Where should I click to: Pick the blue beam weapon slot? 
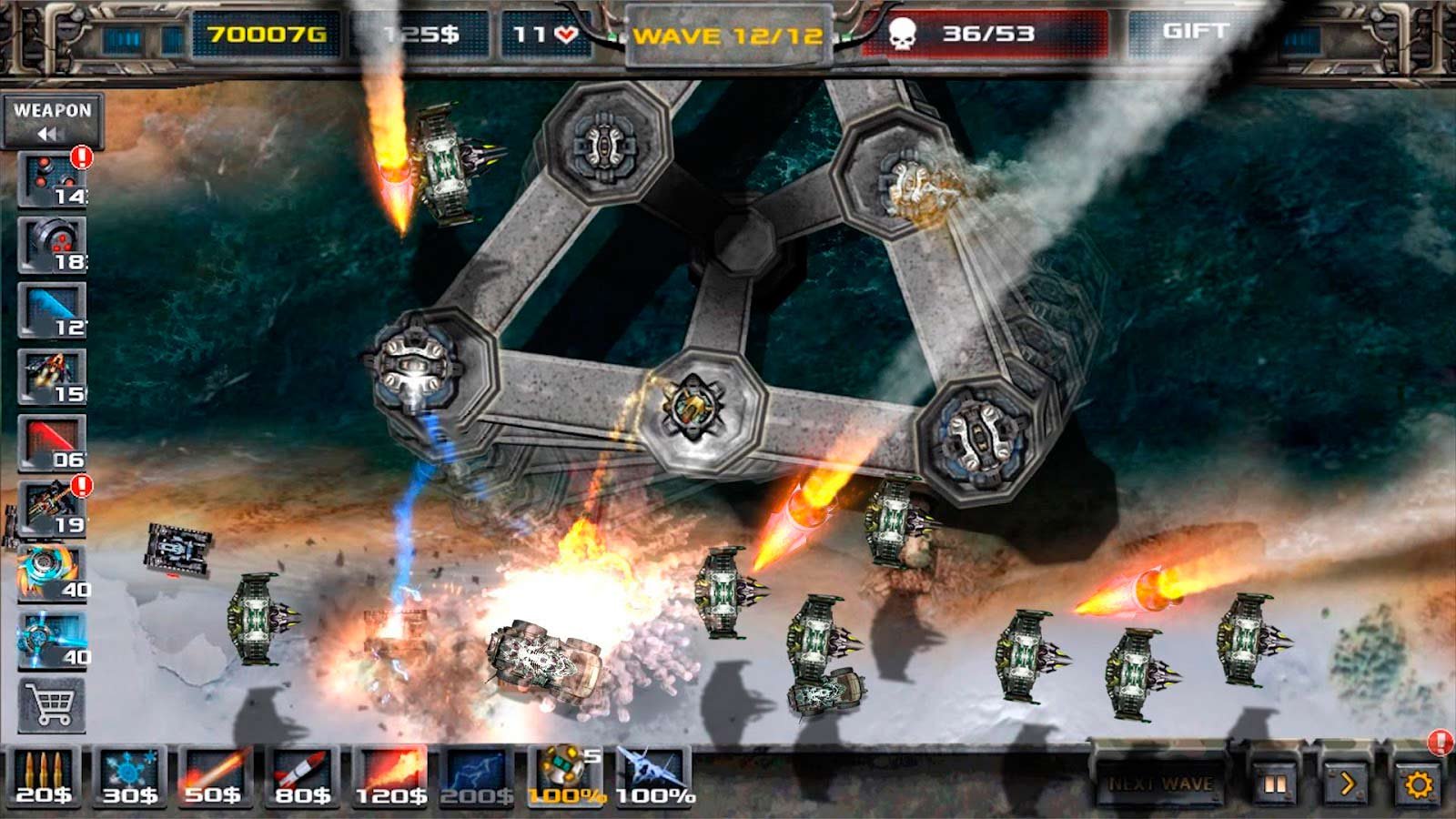(x=52, y=311)
